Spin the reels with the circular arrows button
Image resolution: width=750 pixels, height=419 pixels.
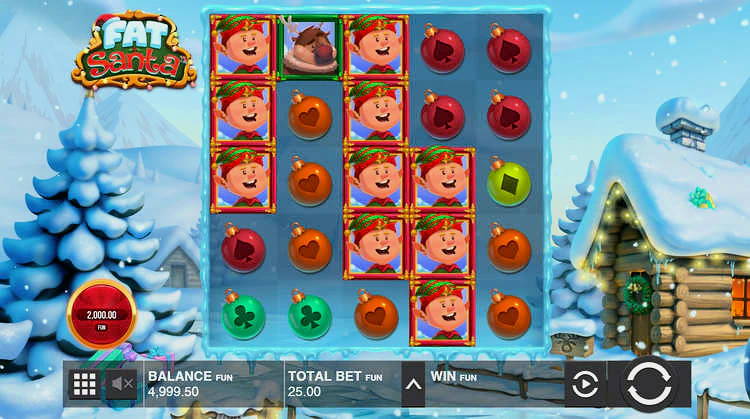pyautogui.click(x=656, y=384)
